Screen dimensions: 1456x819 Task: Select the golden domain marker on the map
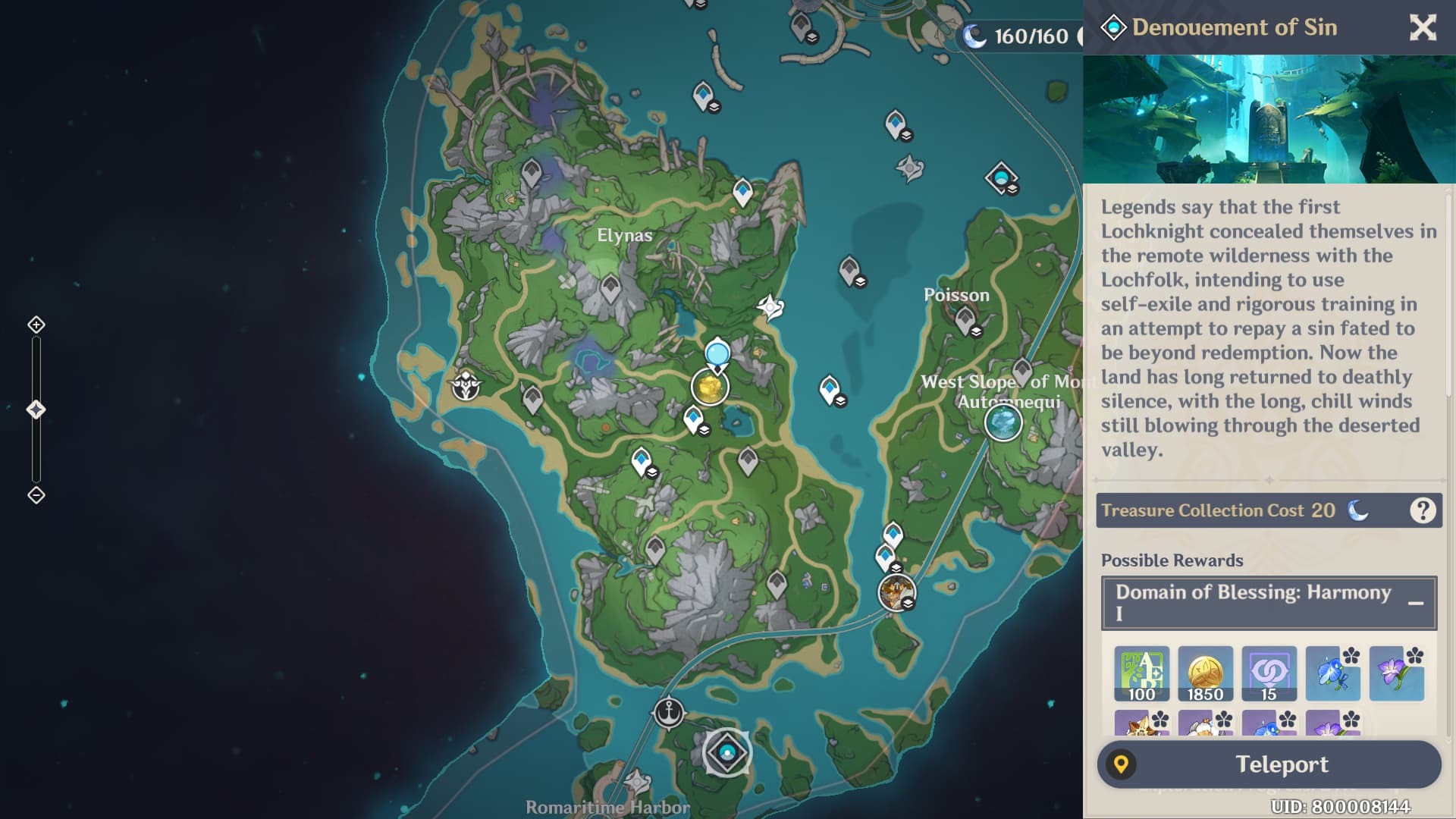coord(710,388)
